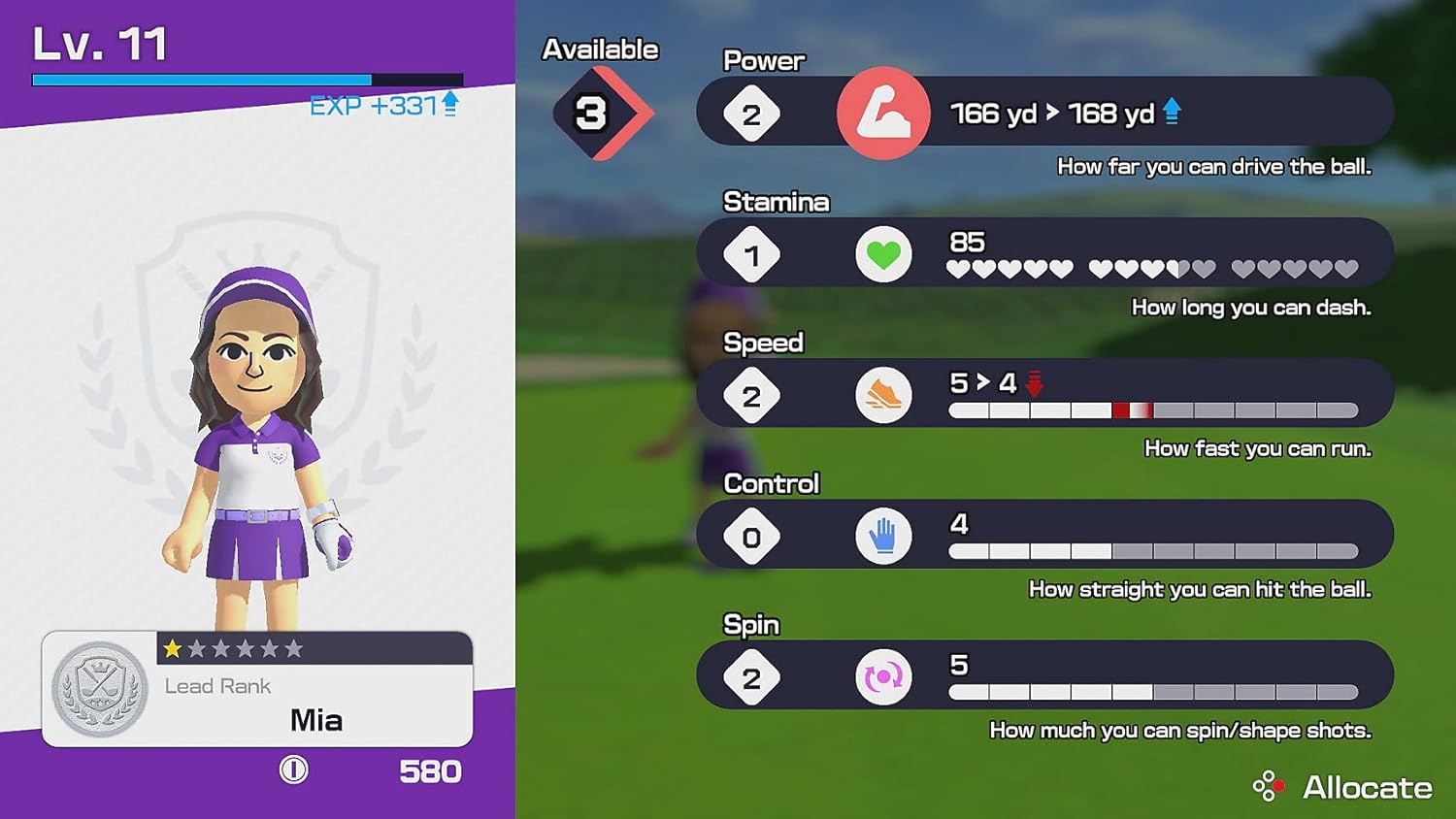Click the Stamina heart icon

point(882,253)
